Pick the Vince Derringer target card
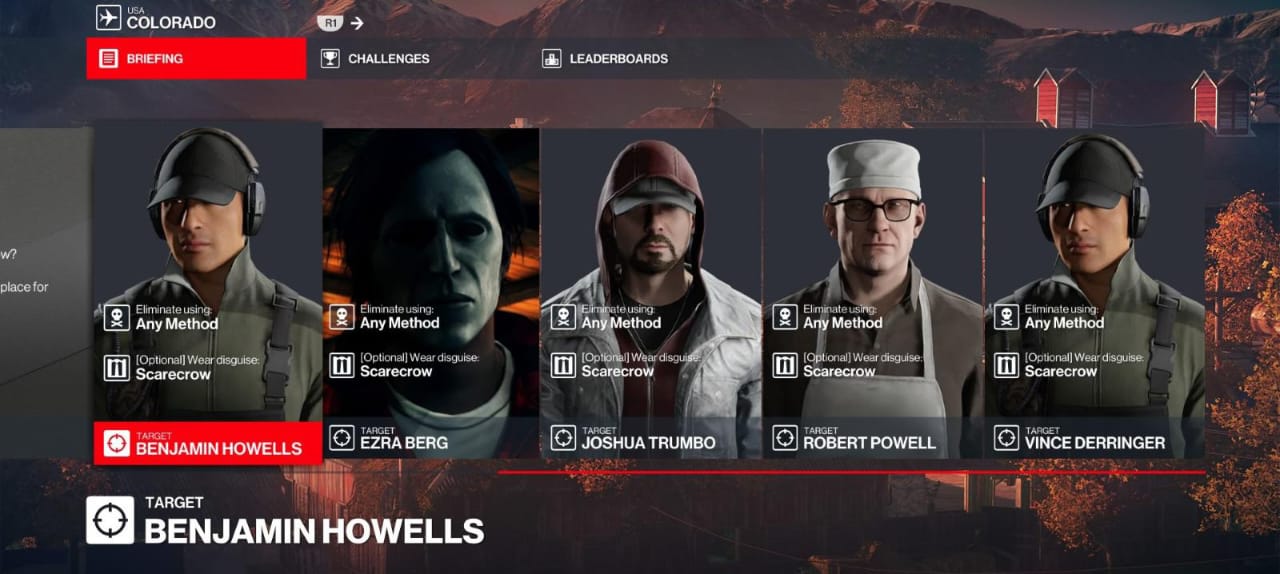 1094,292
